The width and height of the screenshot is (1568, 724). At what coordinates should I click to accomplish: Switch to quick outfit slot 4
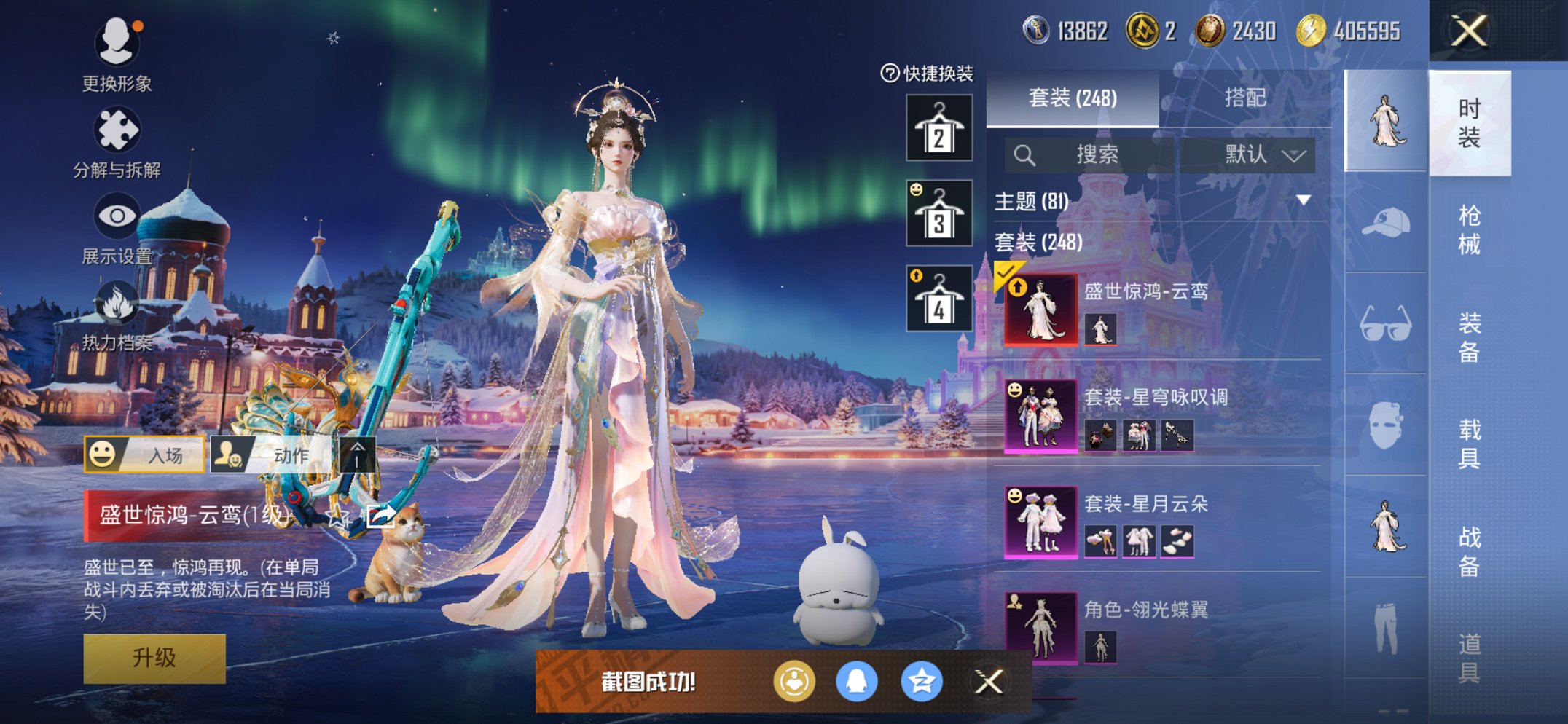point(939,299)
